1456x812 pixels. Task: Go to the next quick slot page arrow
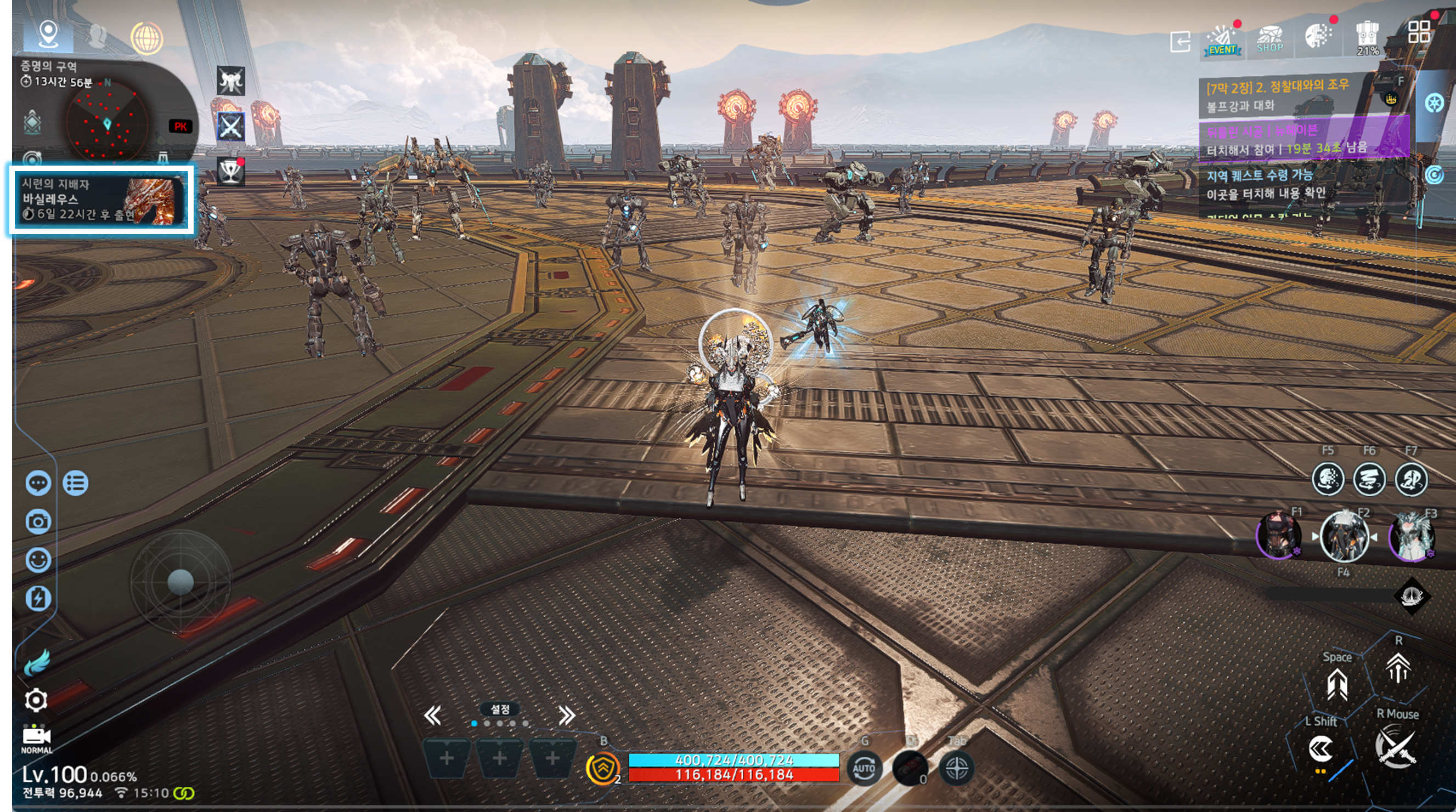click(x=566, y=716)
